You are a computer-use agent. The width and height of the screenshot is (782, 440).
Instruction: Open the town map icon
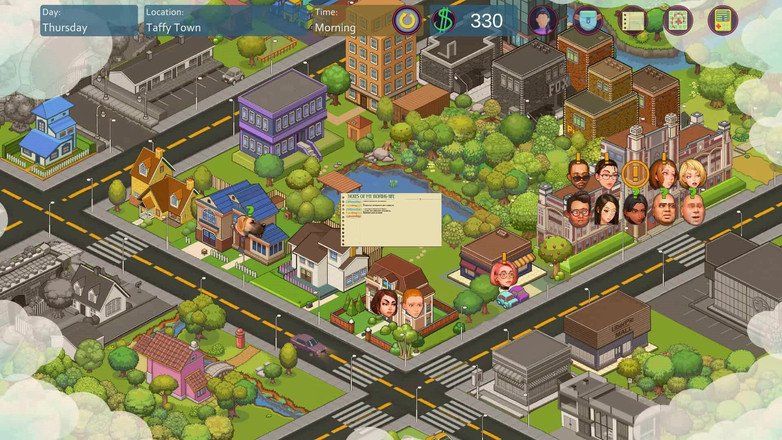click(678, 20)
